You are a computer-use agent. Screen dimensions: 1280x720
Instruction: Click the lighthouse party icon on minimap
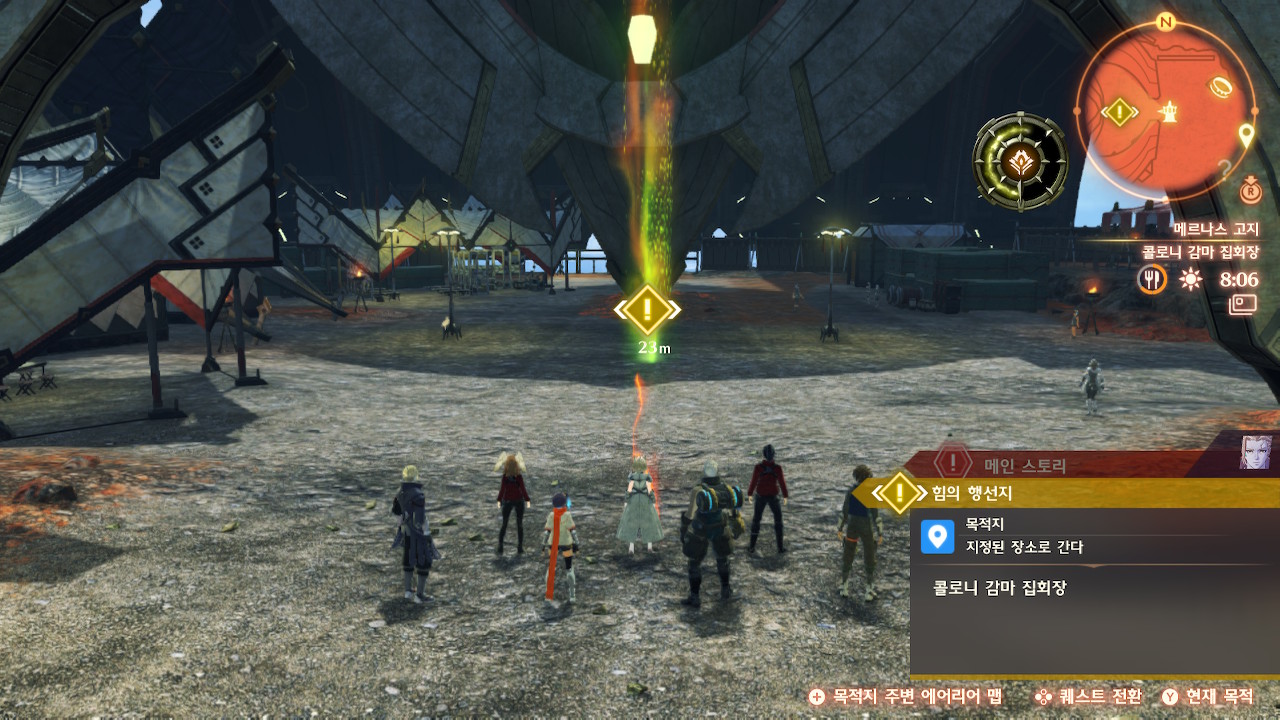[x=1167, y=112]
